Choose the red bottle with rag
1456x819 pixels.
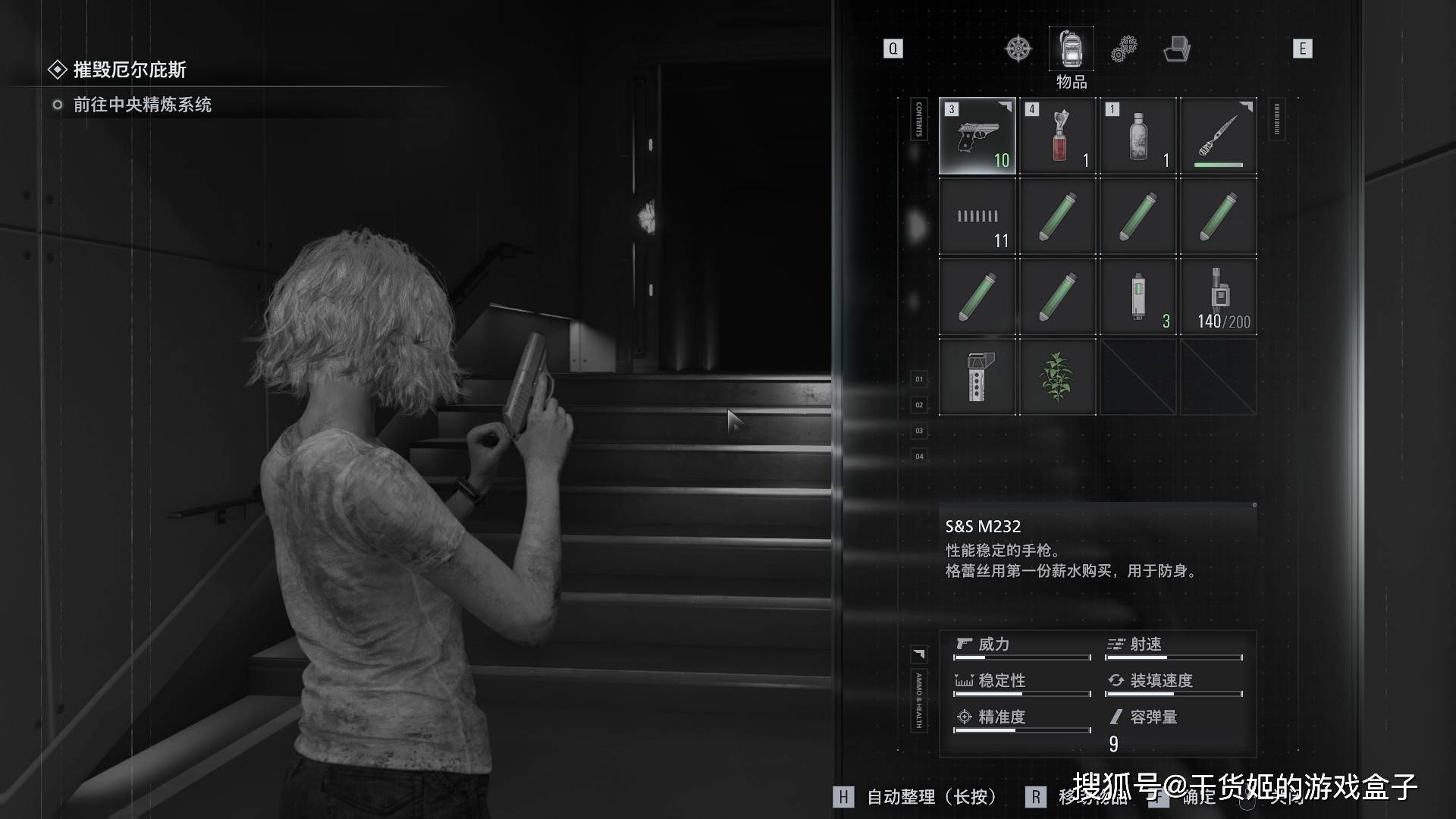coord(1058,136)
